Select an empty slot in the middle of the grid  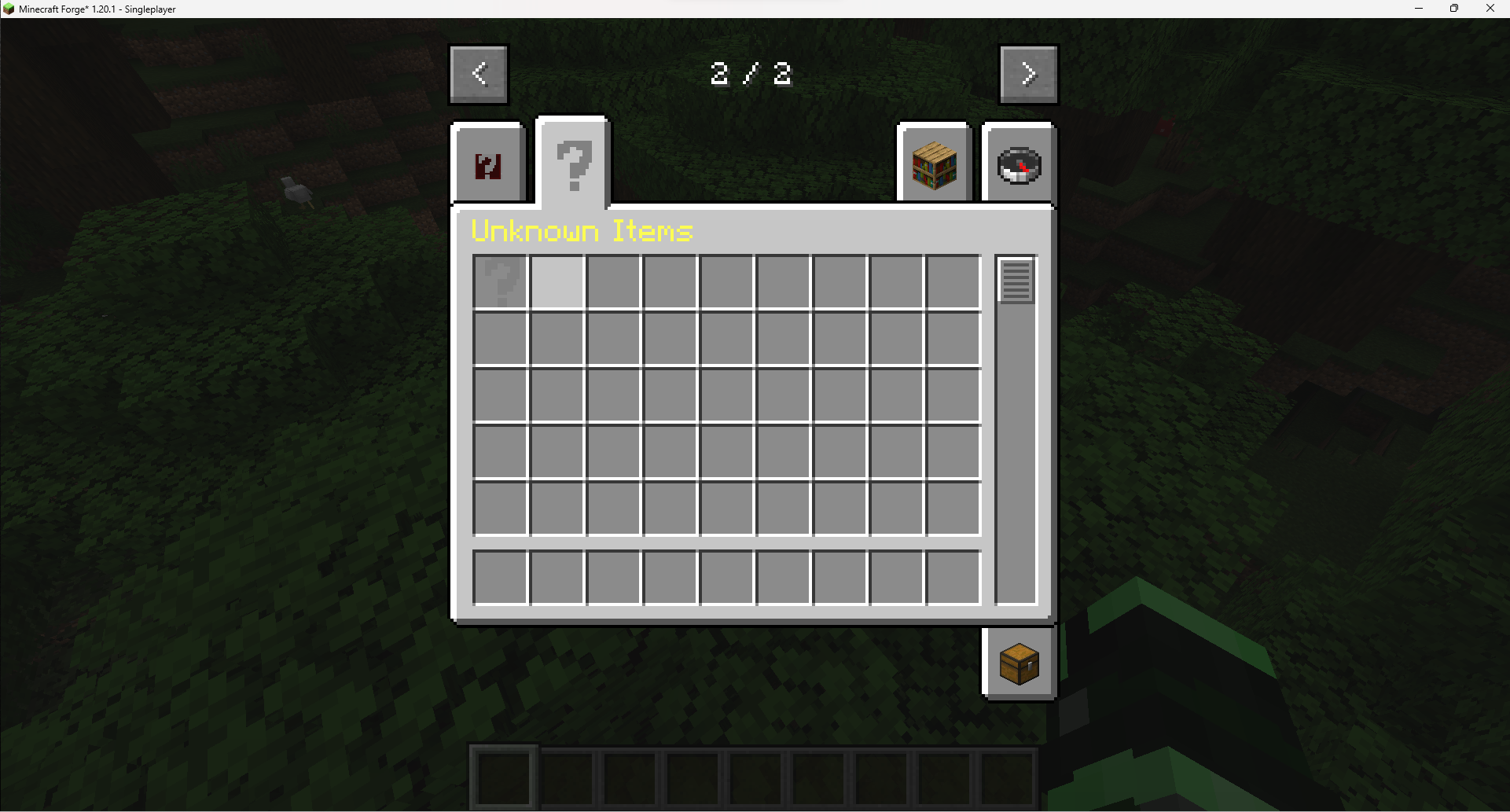[726, 395]
